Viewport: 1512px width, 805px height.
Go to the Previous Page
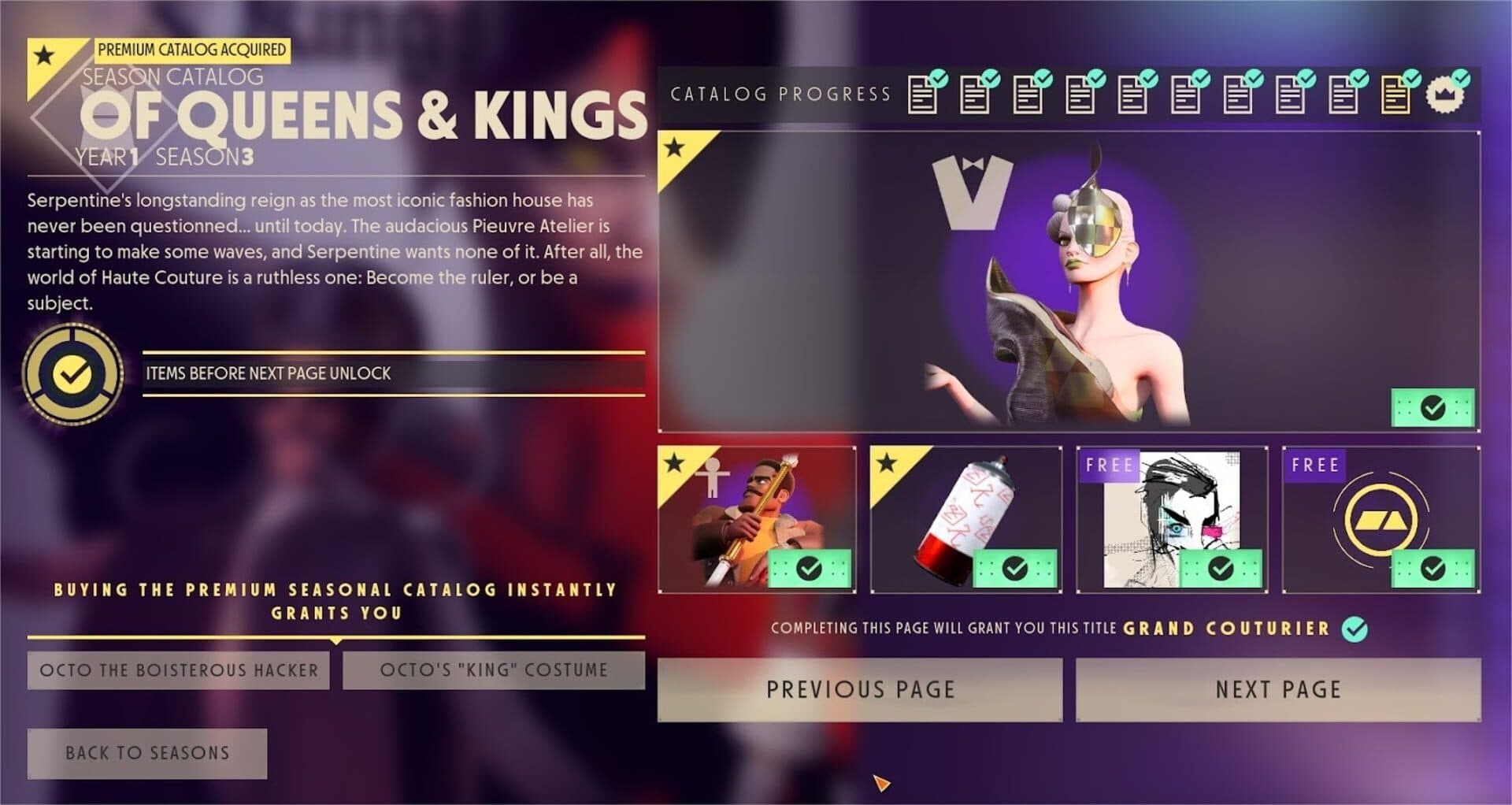click(x=859, y=690)
